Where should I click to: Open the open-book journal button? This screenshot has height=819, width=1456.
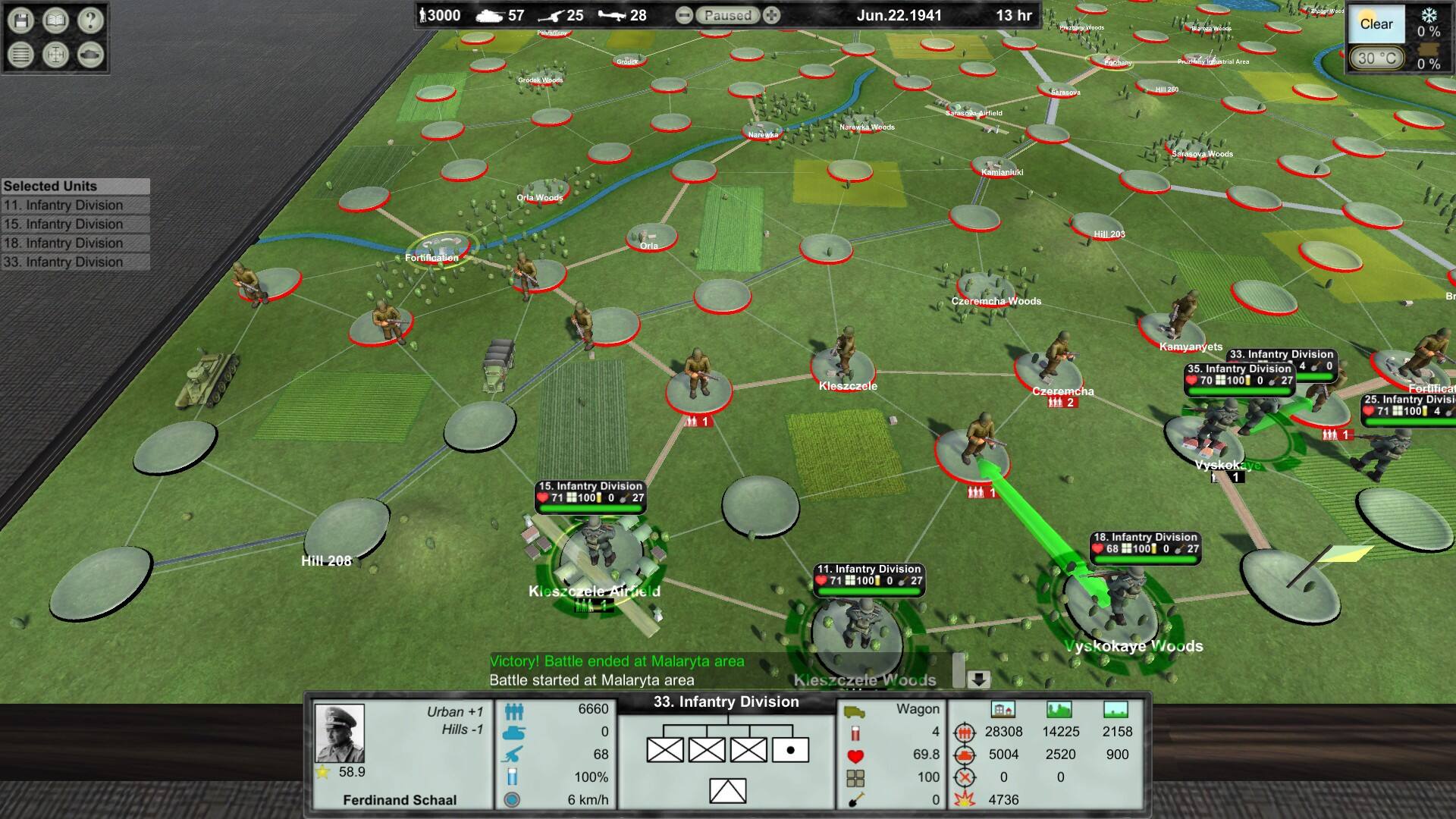tap(55, 20)
